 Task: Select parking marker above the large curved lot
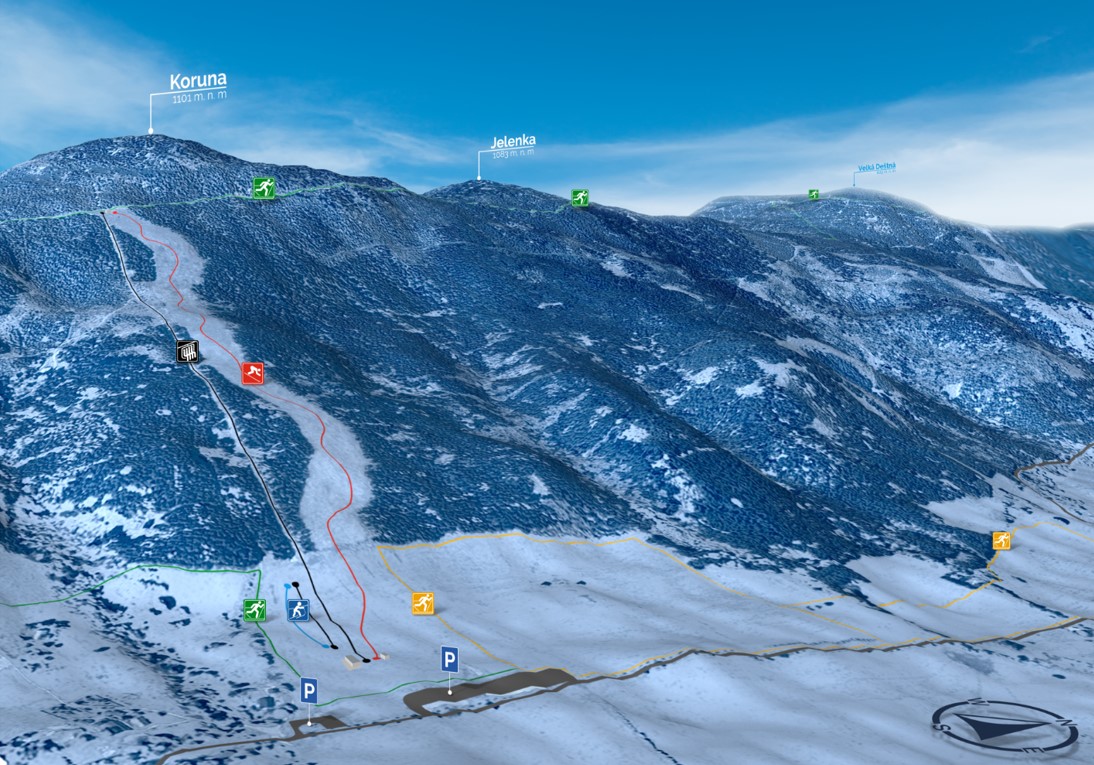click(450, 659)
